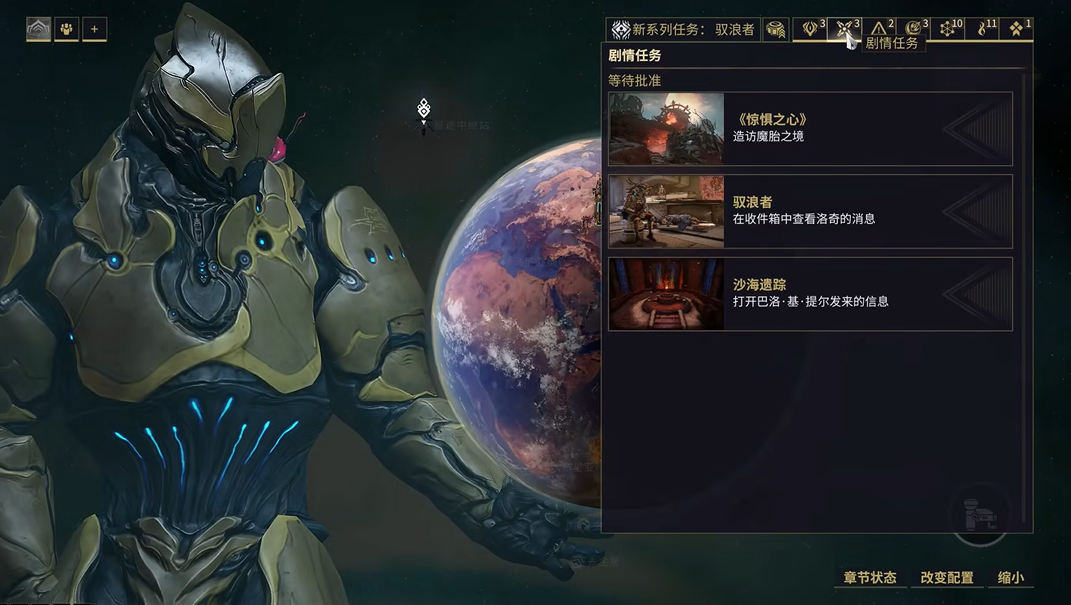Open the first emblem tab beside quest tab
The height and width of the screenshot is (605, 1071).
tap(811, 29)
